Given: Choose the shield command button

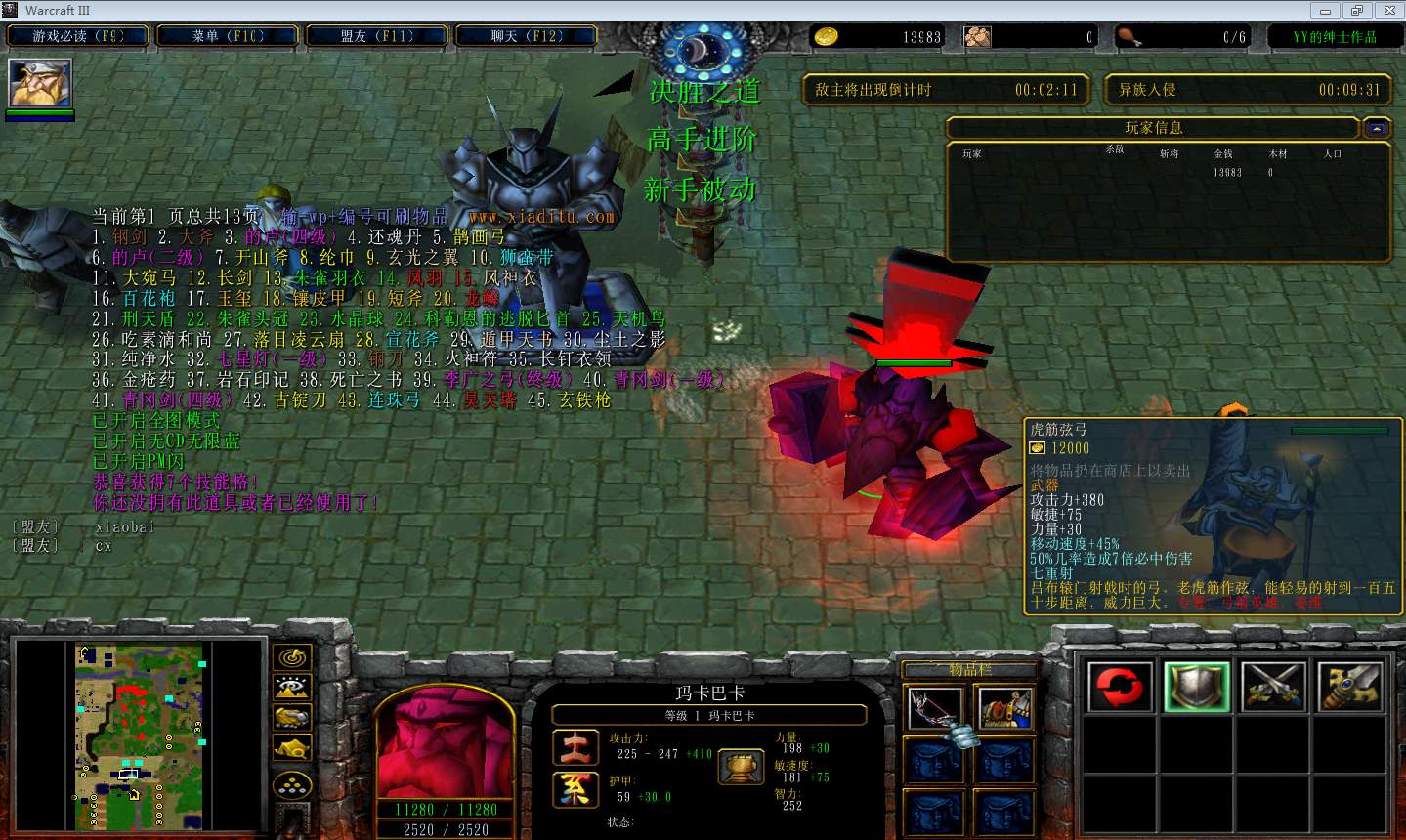Looking at the screenshot, I should tap(1197, 686).
